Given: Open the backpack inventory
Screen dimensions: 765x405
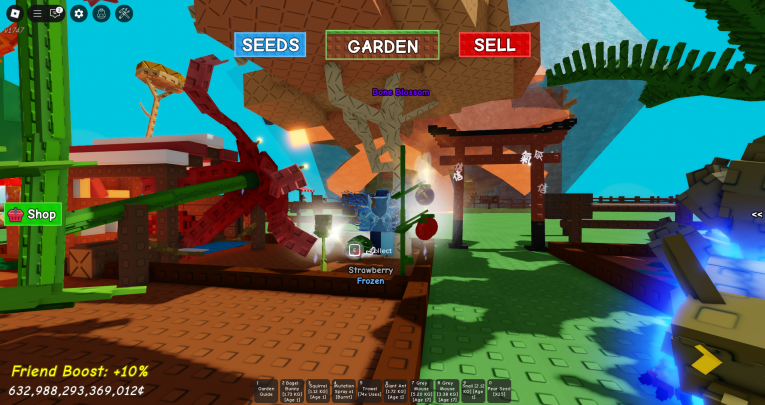Looking at the screenshot, I should 101,13.
